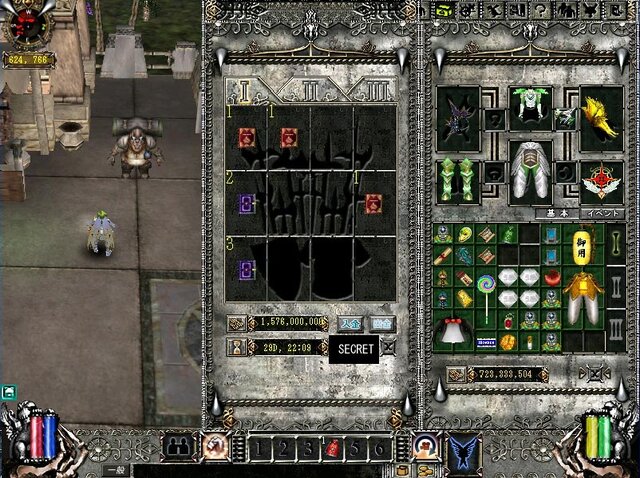
Task: Activate the blue winged skill icon
Action: (464, 452)
